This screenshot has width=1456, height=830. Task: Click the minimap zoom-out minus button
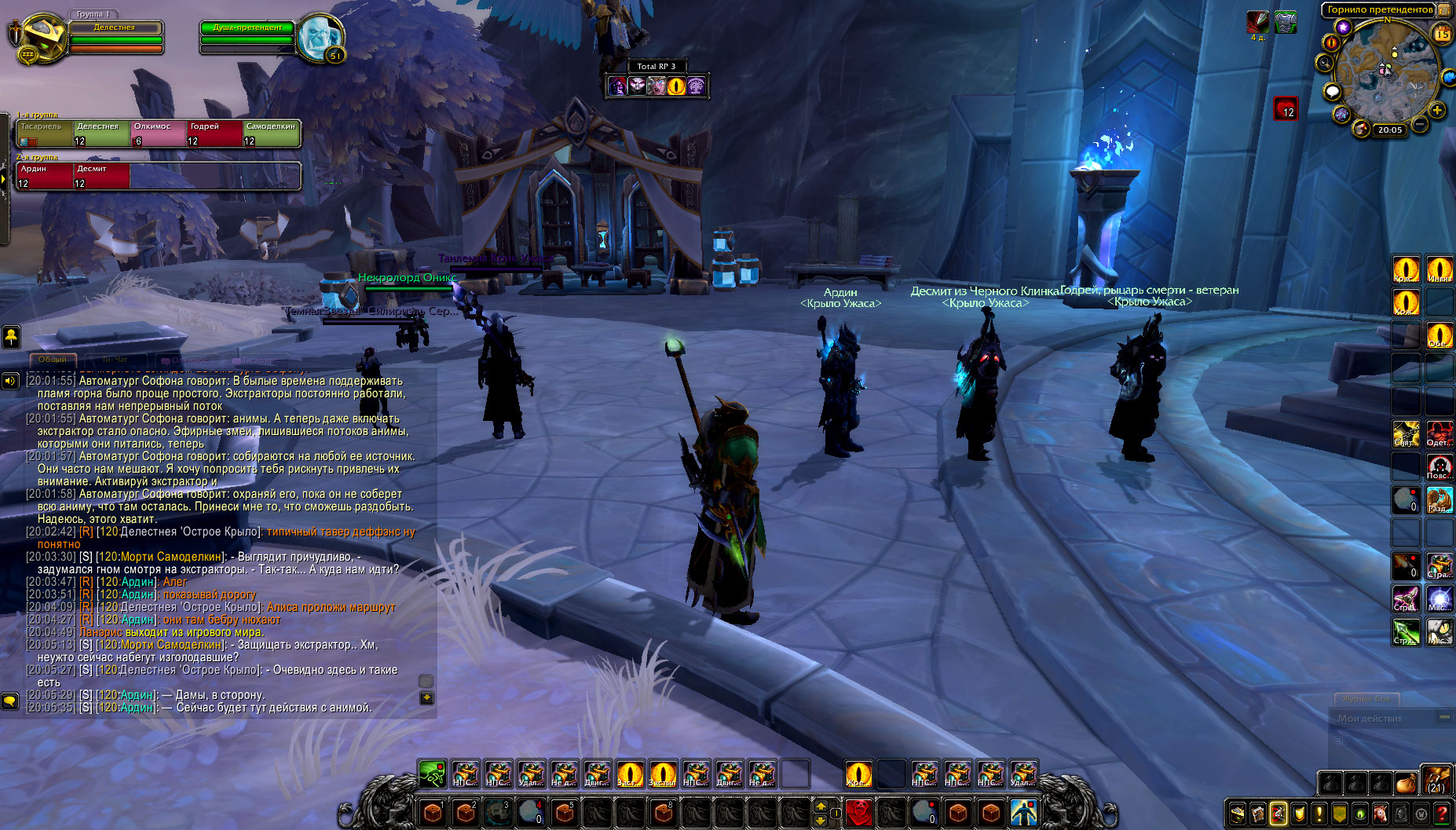point(1420,124)
